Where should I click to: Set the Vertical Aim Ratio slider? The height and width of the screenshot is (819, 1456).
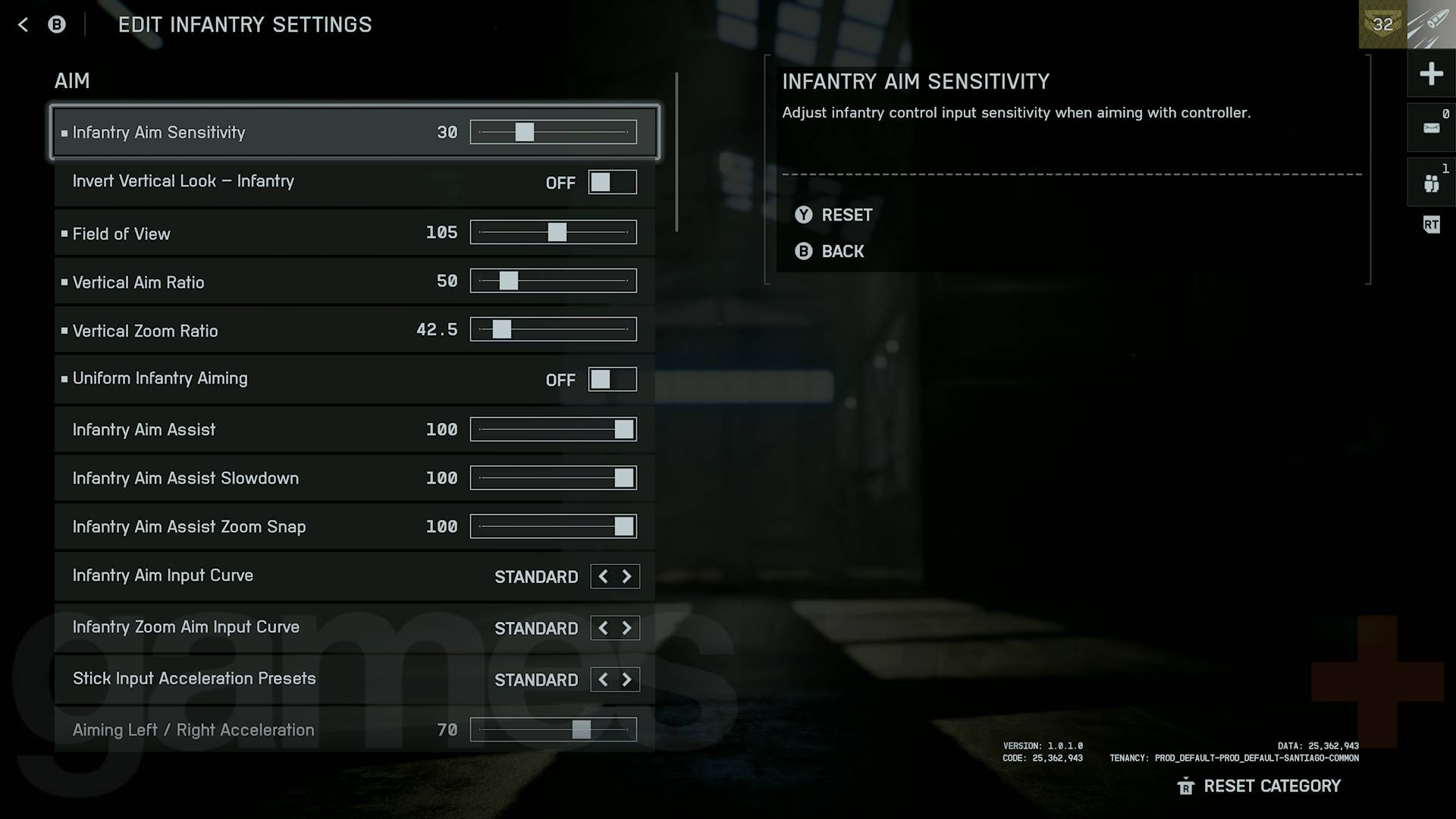pos(508,281)
